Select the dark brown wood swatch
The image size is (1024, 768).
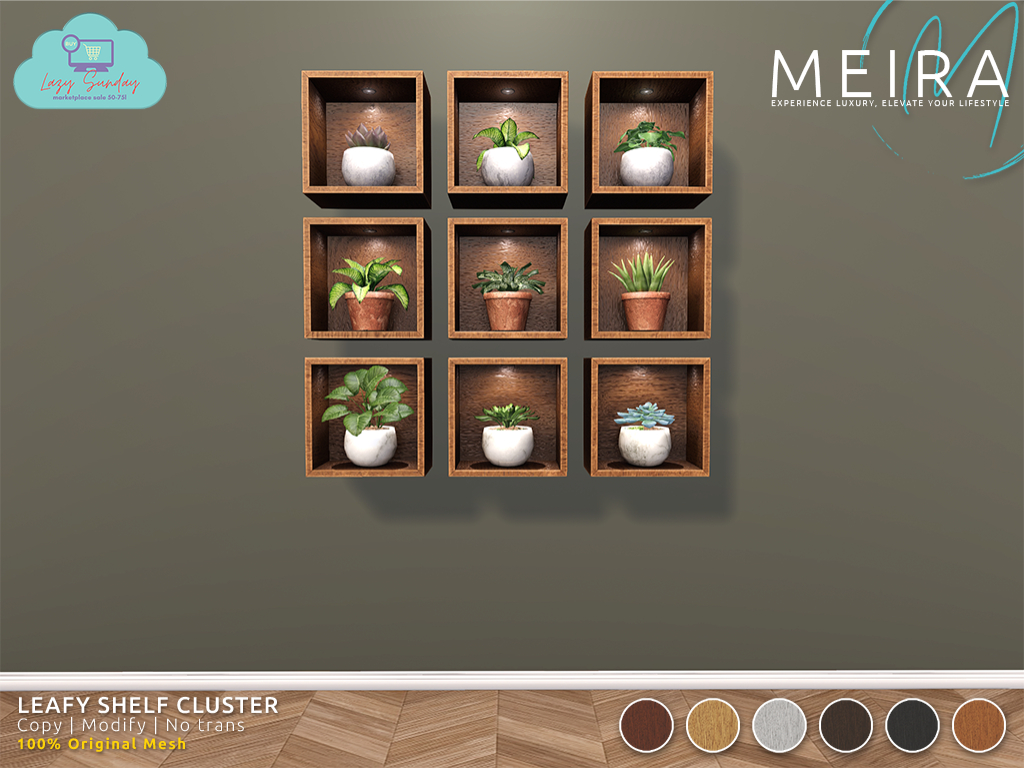846,725
